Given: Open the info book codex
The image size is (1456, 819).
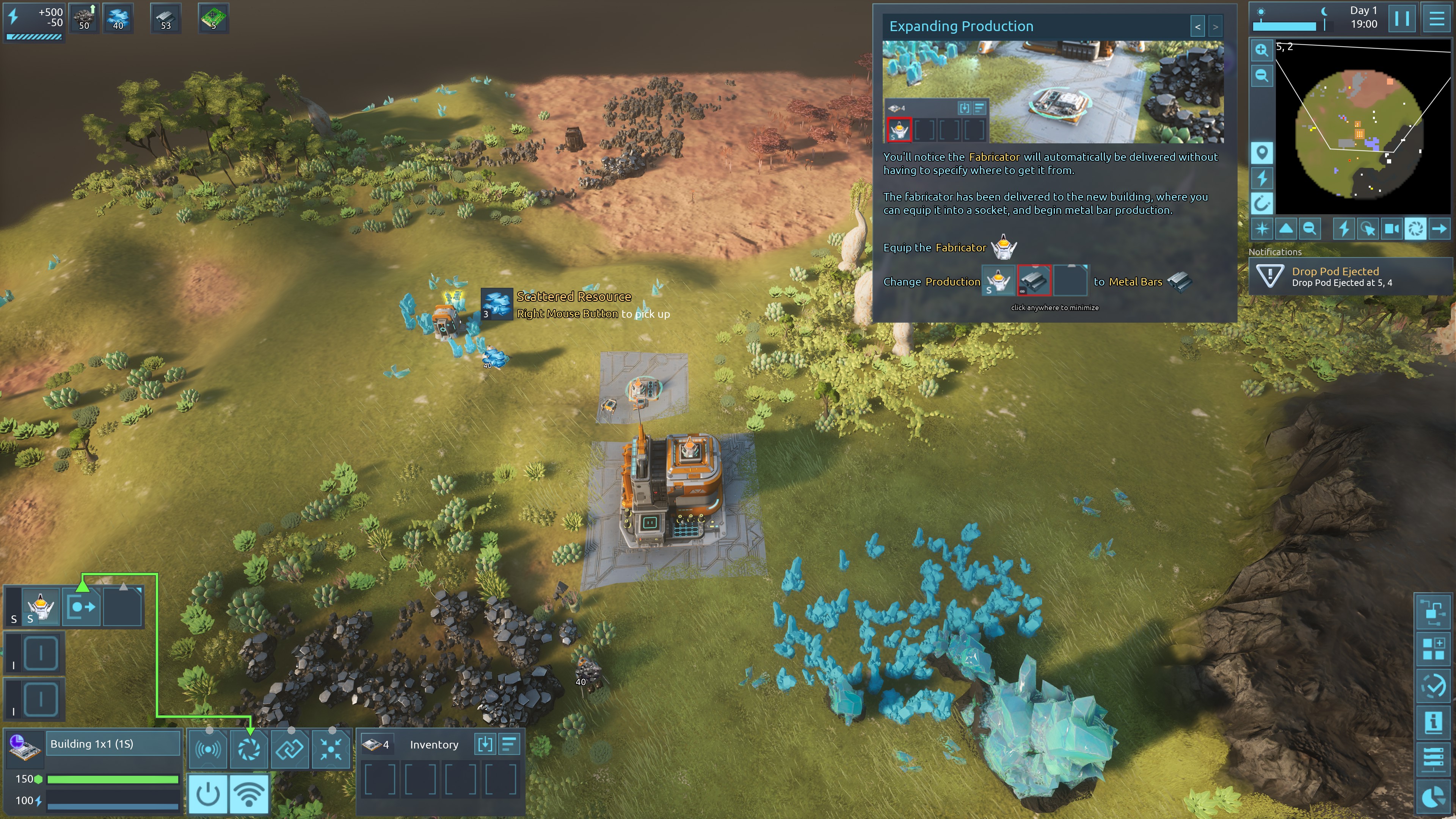Looking at the screenshot, I should click(x=1433, y=722).
